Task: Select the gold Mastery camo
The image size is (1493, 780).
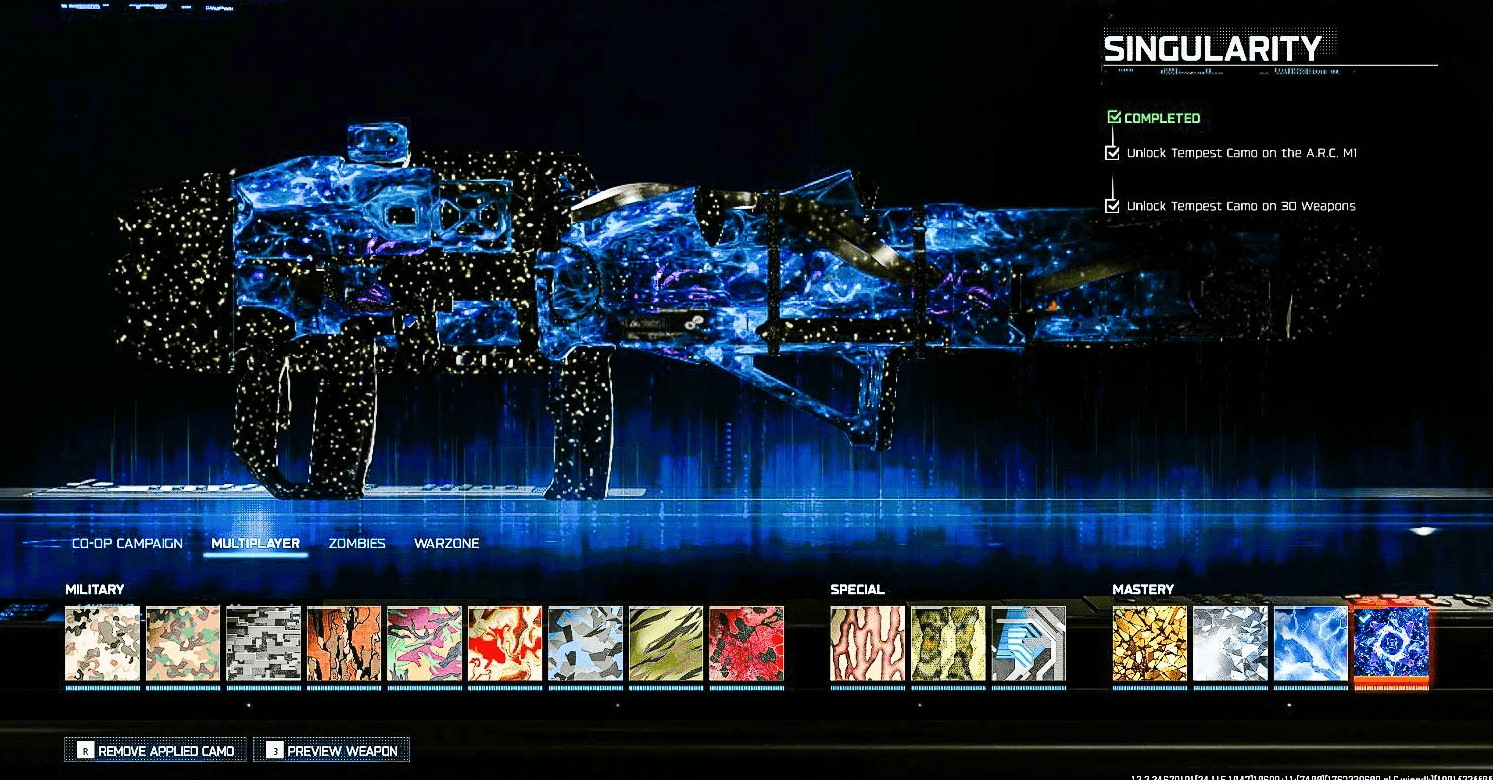Action: (1150, 644)
